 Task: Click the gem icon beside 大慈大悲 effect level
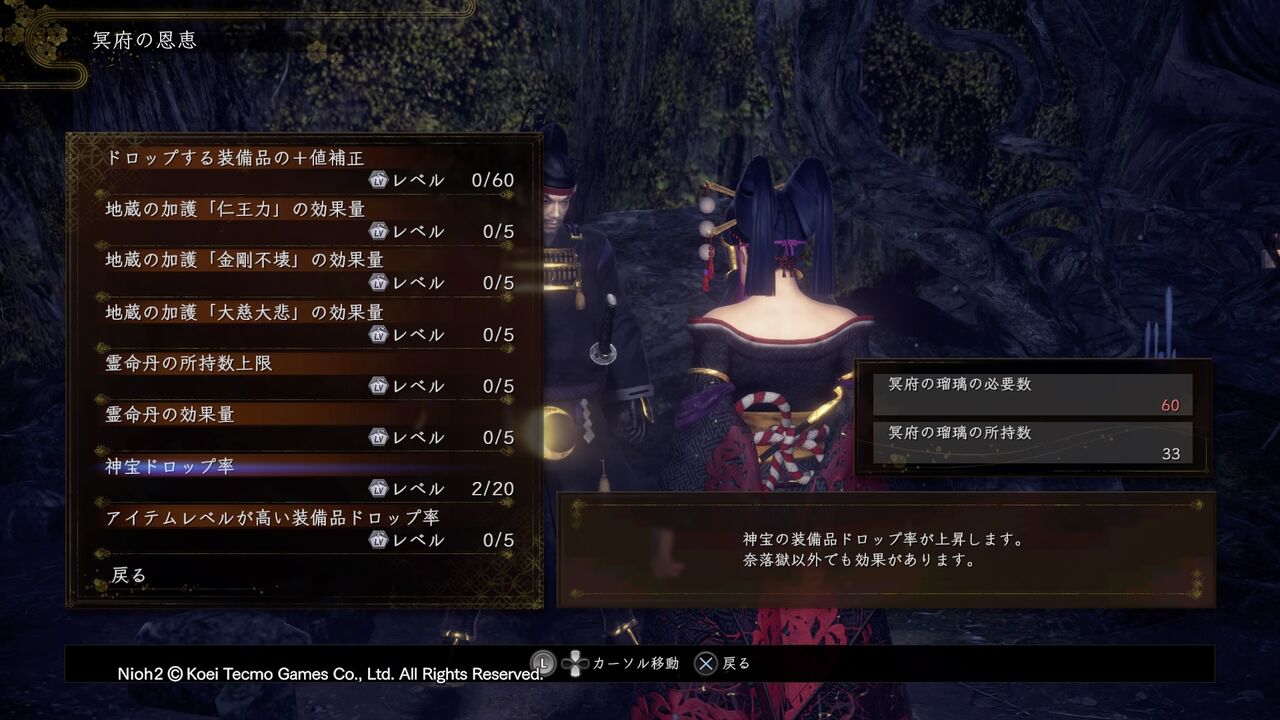coord(378,333)
